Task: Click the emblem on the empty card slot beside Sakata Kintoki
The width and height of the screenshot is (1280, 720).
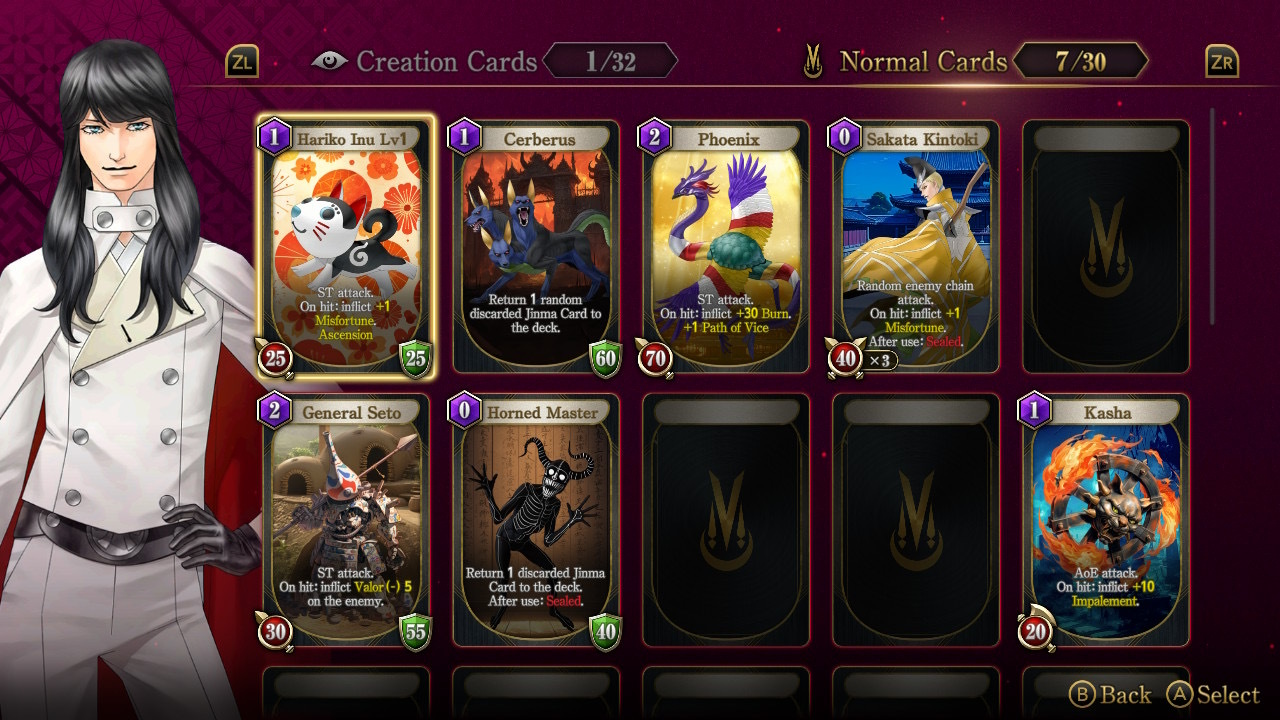Action: 1106,245
